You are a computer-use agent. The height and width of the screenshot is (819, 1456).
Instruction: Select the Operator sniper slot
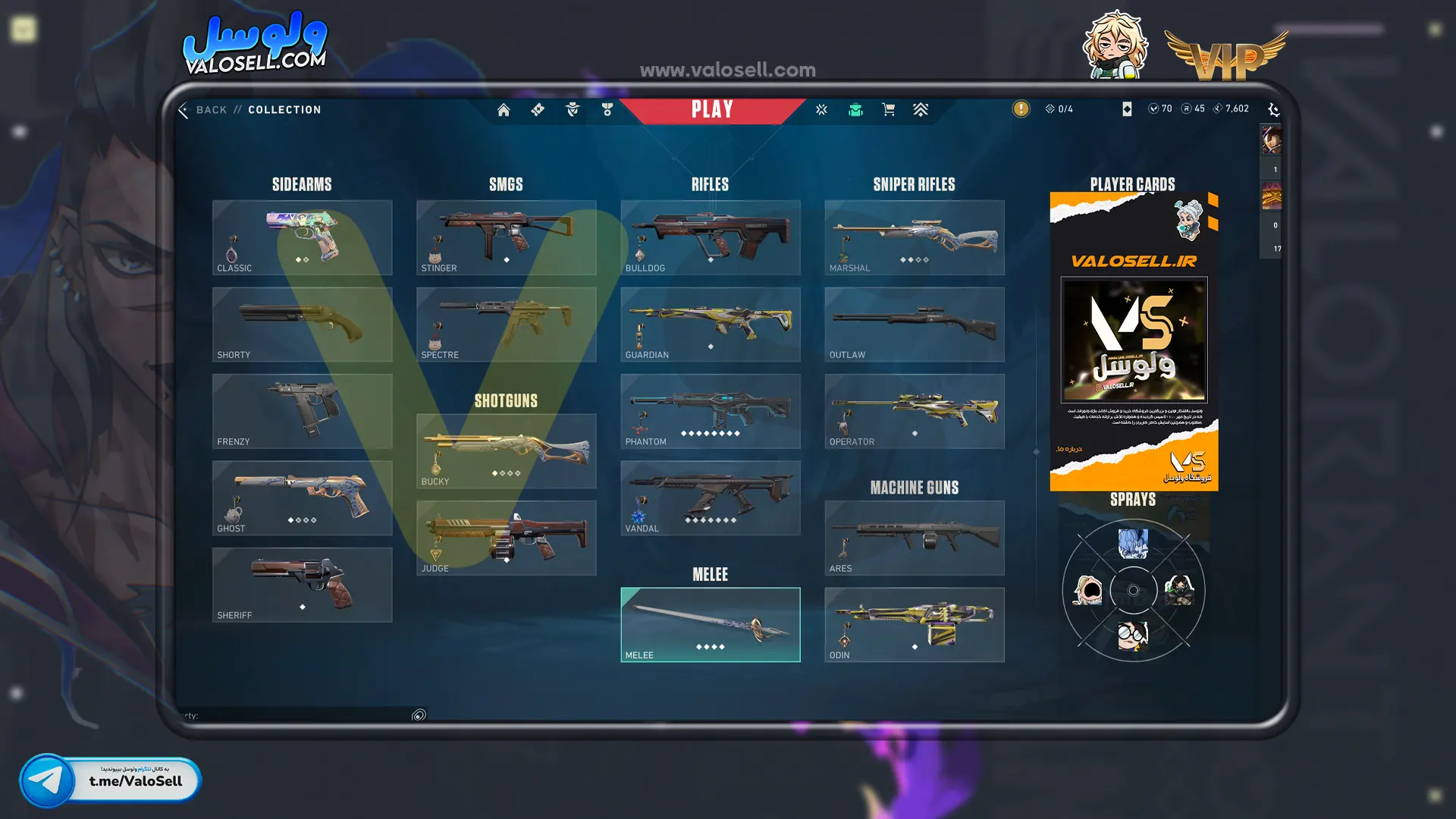coord(914,411)
